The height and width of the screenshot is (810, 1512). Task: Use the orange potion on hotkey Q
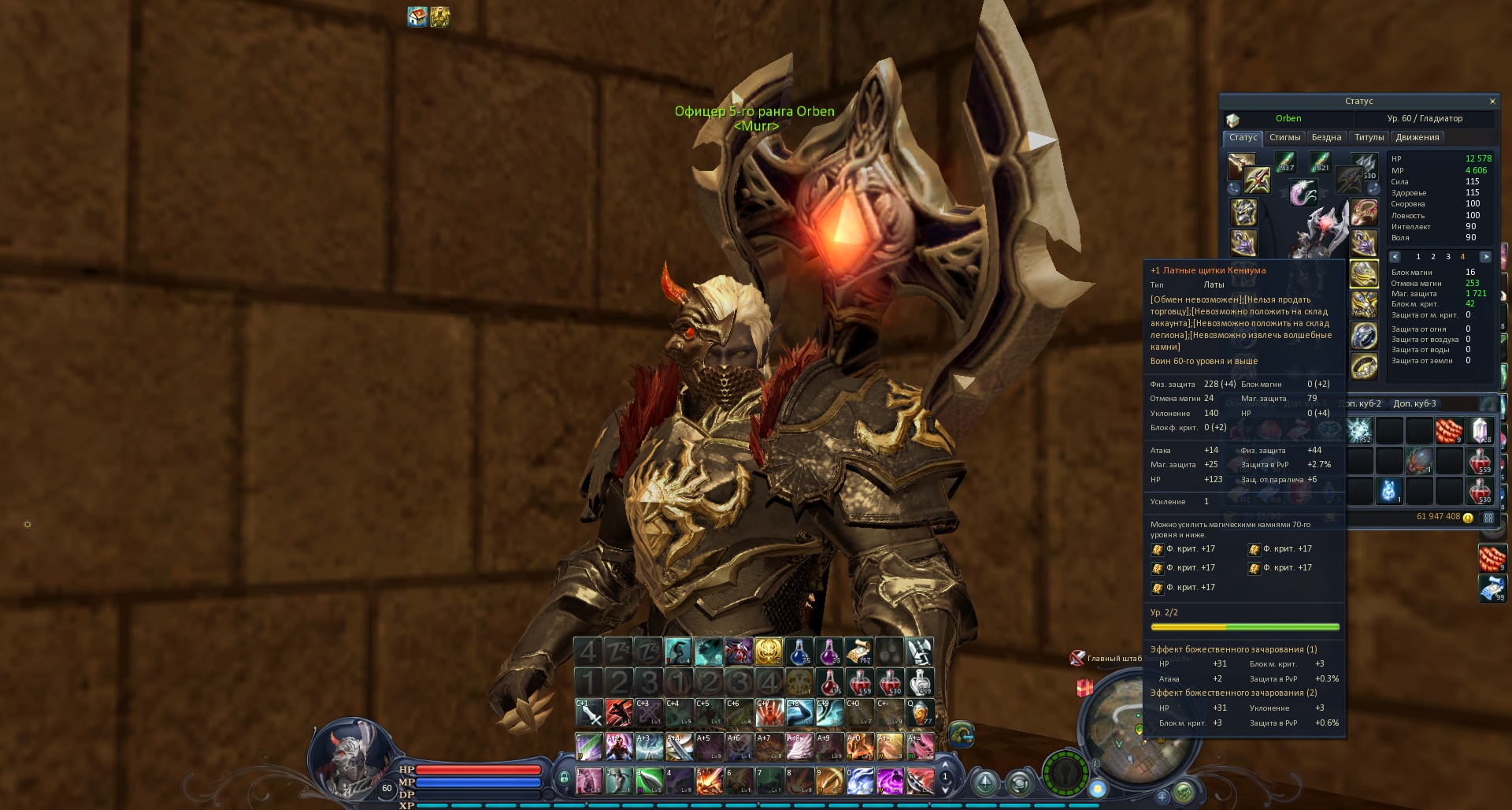click(x=919, y=712)
